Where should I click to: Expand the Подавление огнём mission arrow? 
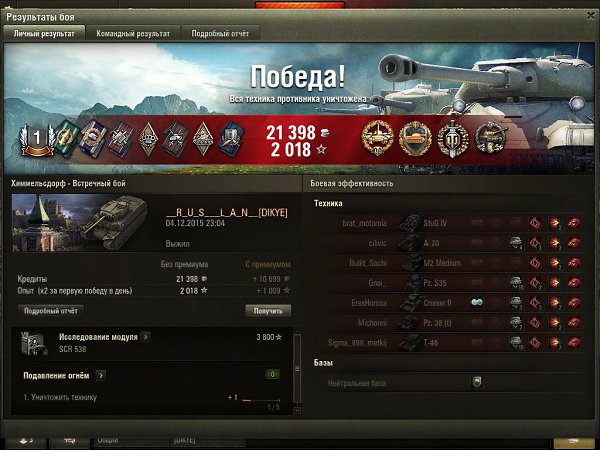[101, 375]
